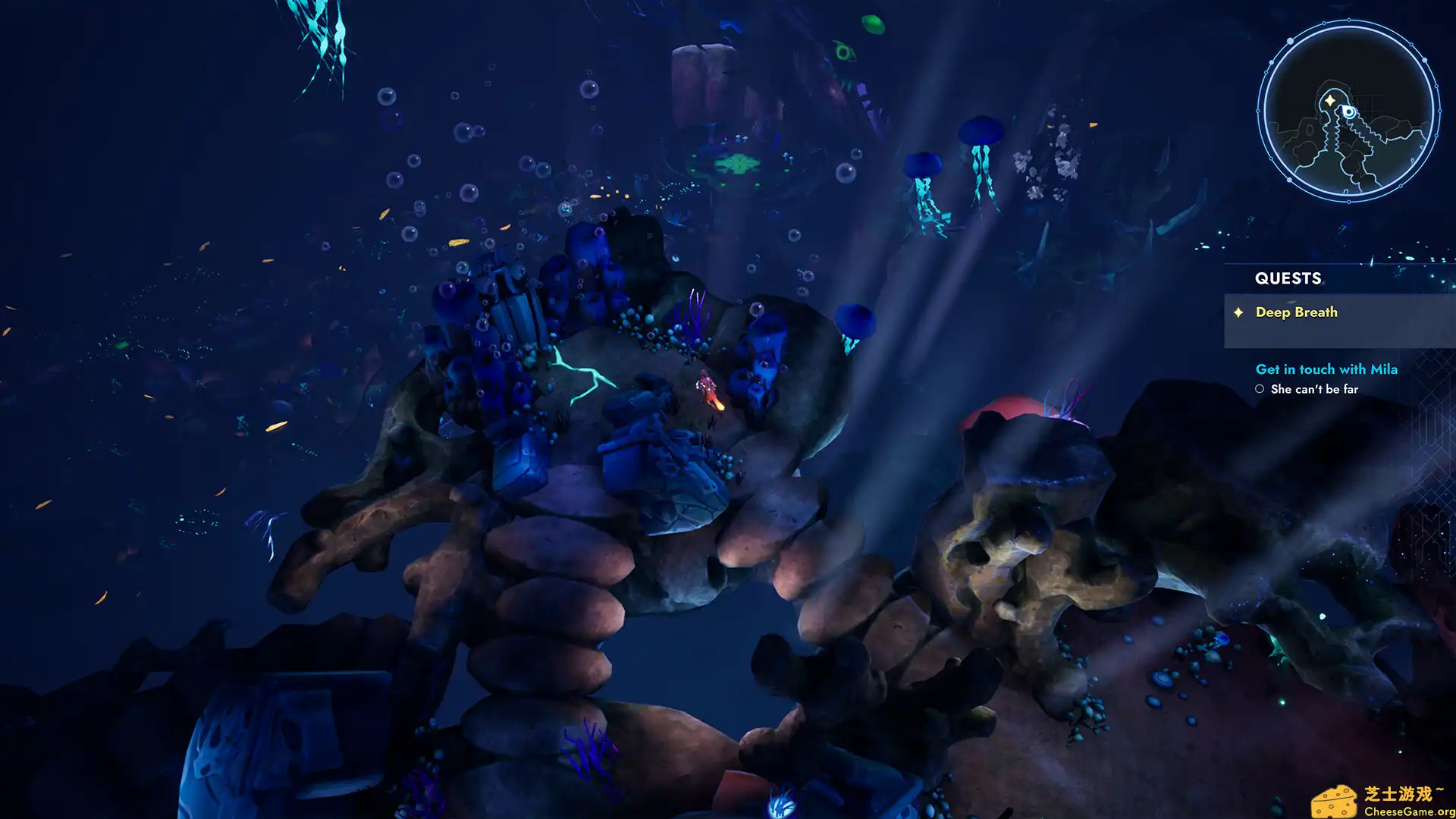Collapse the QUESTS tracker panel
This screenshot has width=1456, height=819.
(1288, 278)
